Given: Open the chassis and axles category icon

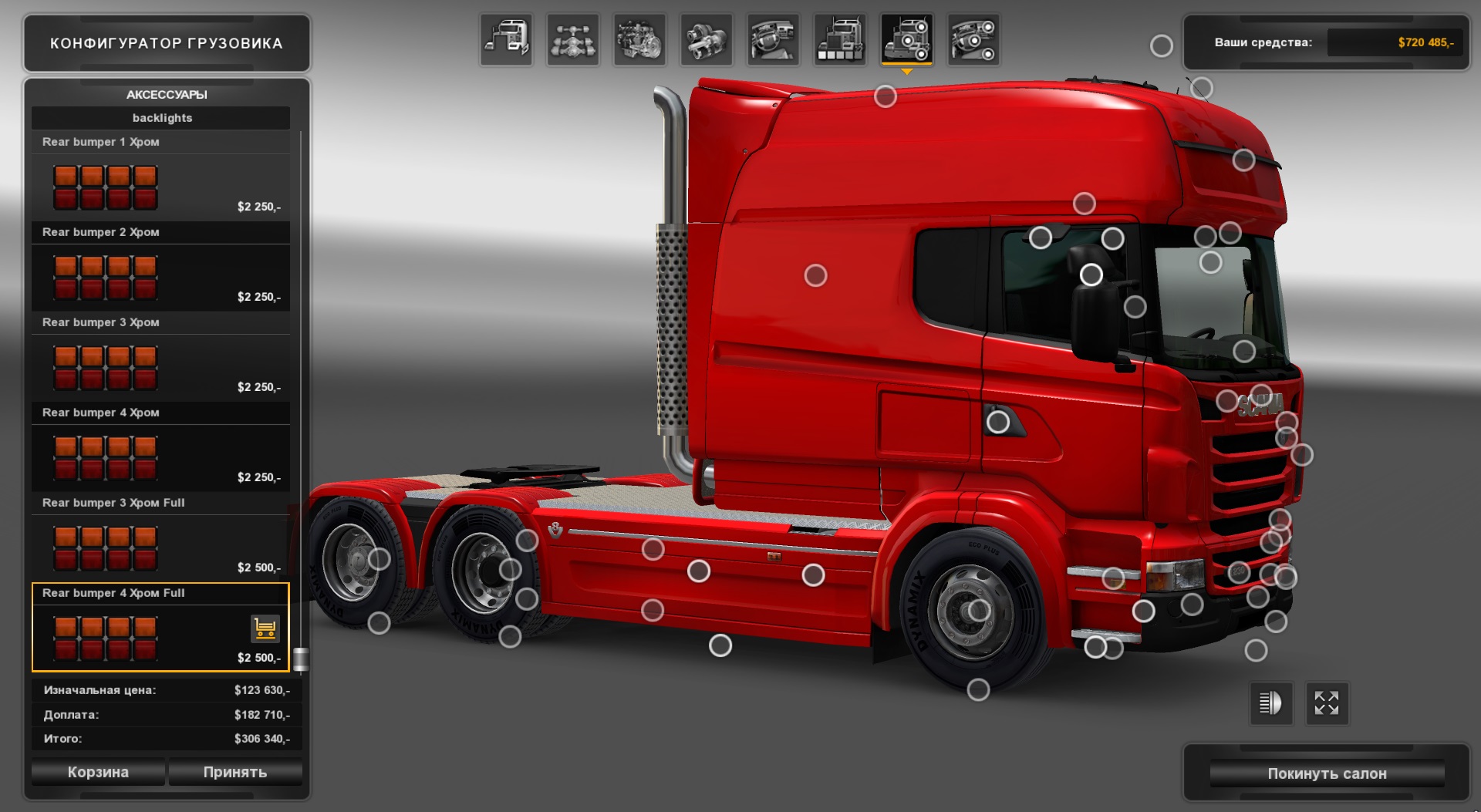Looking at the screenshot, I should pos(573,40).
